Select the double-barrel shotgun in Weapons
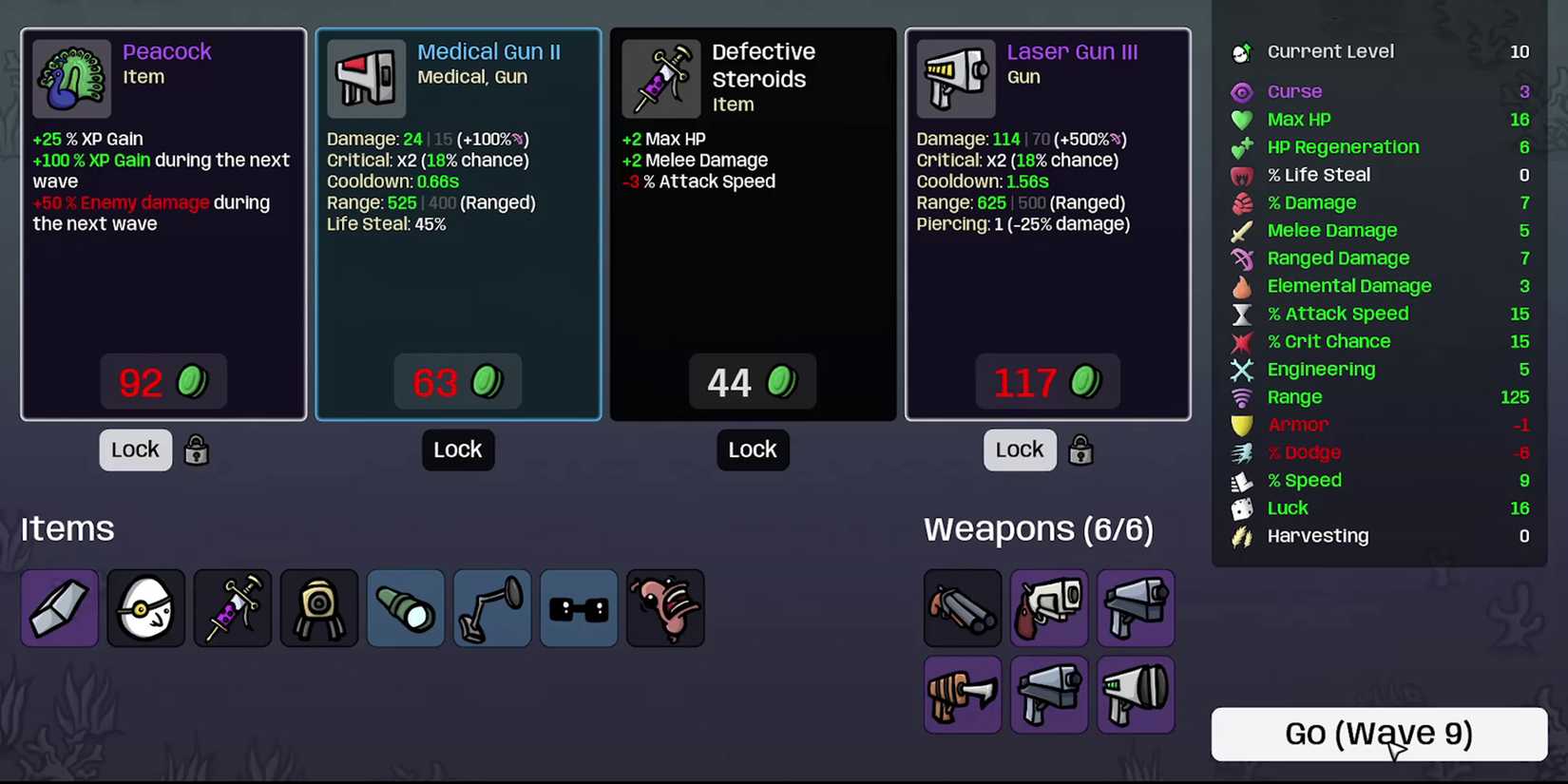Image resolution: width=1568 pixels, height=784 pixels. (x=962, y=608)
